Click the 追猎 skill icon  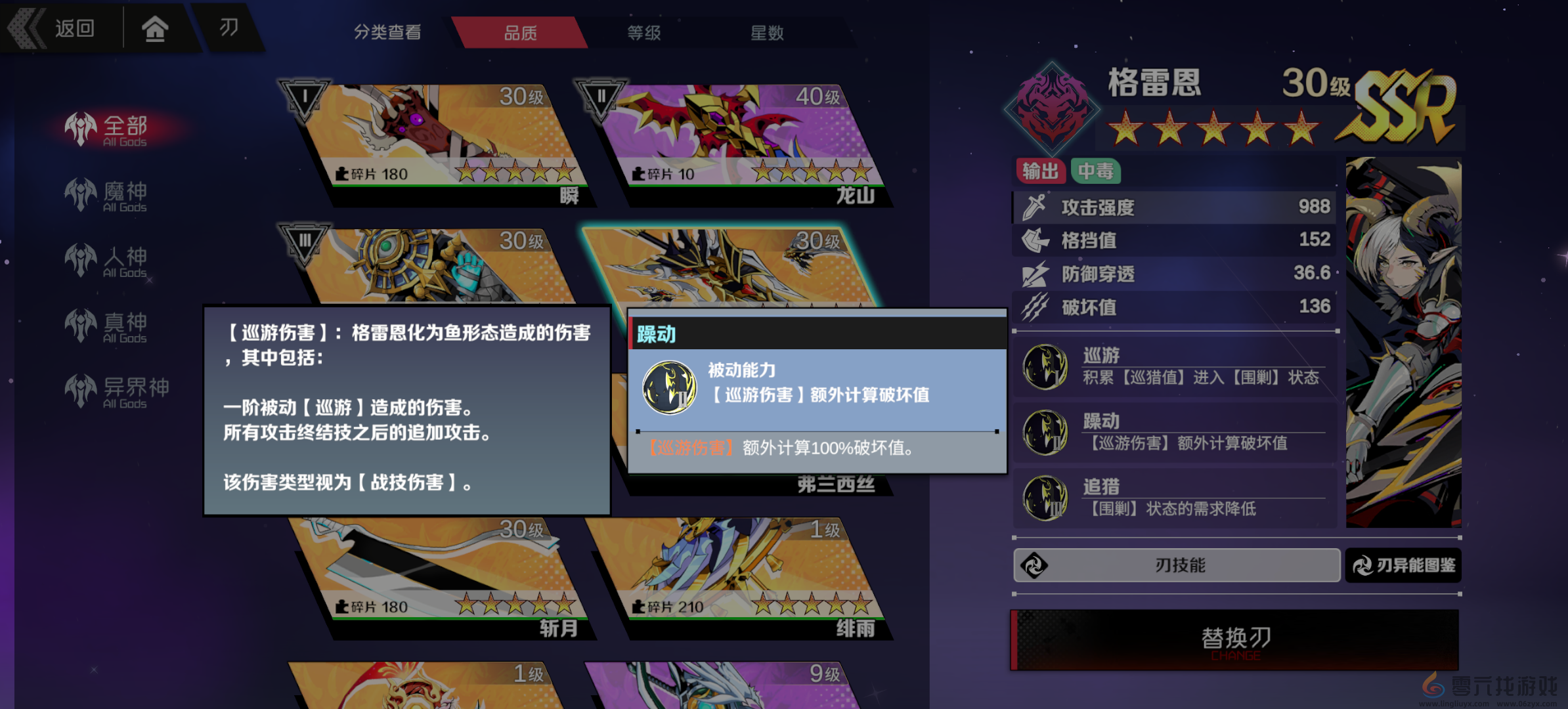pos(1045,497)
